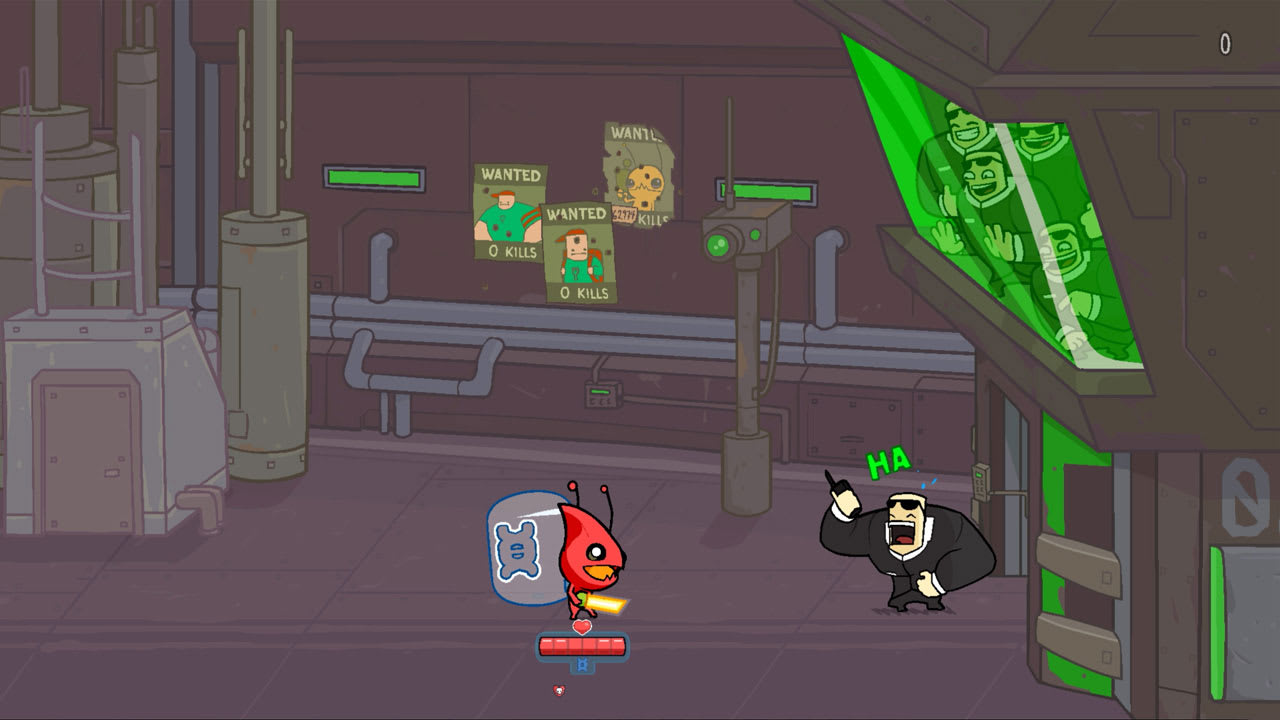Select the WANTED poster with the red-capped kid
1280x720 pixels.
click(577, 250)
